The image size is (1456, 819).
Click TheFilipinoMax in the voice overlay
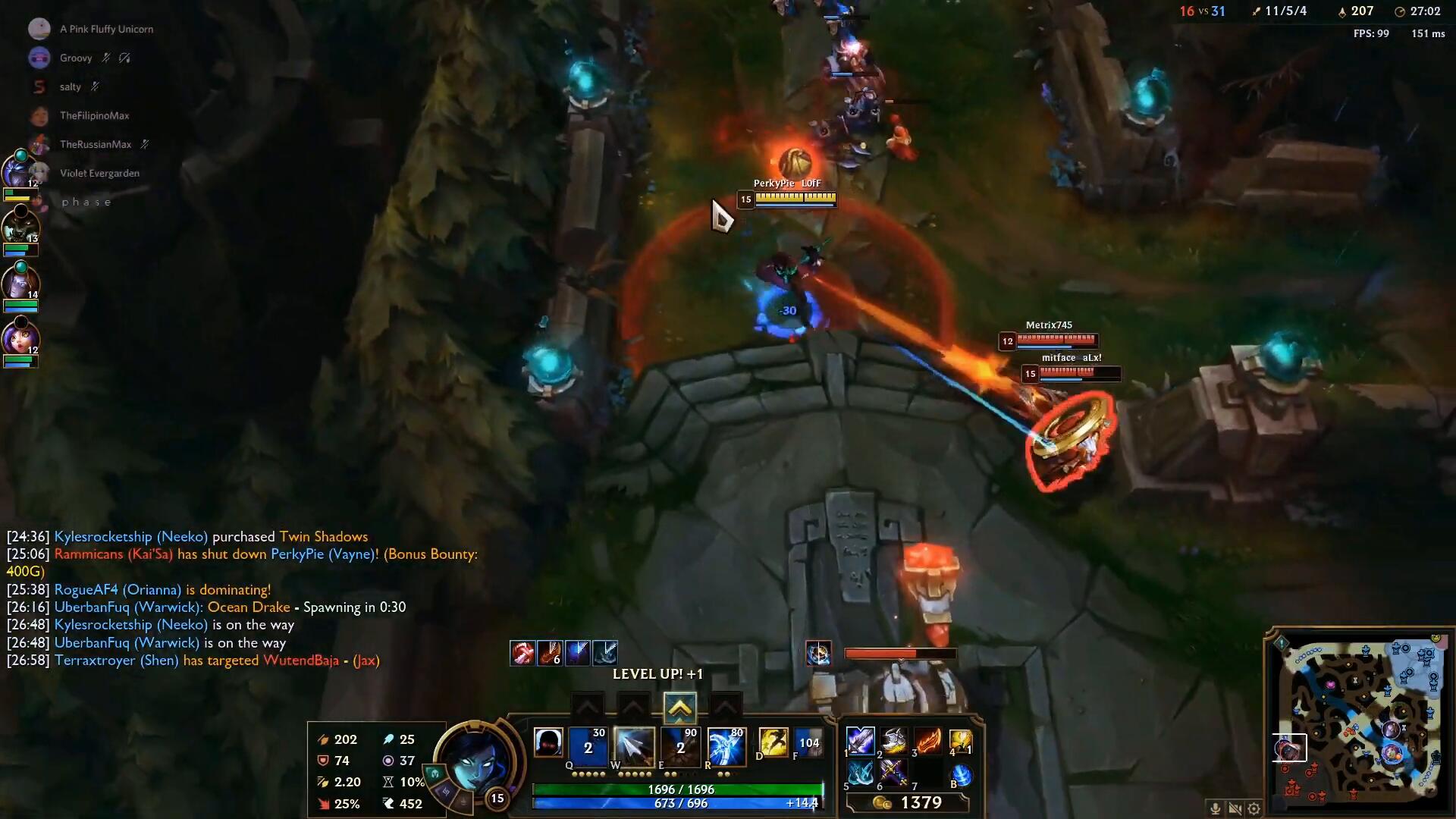(x=94, y=115)
